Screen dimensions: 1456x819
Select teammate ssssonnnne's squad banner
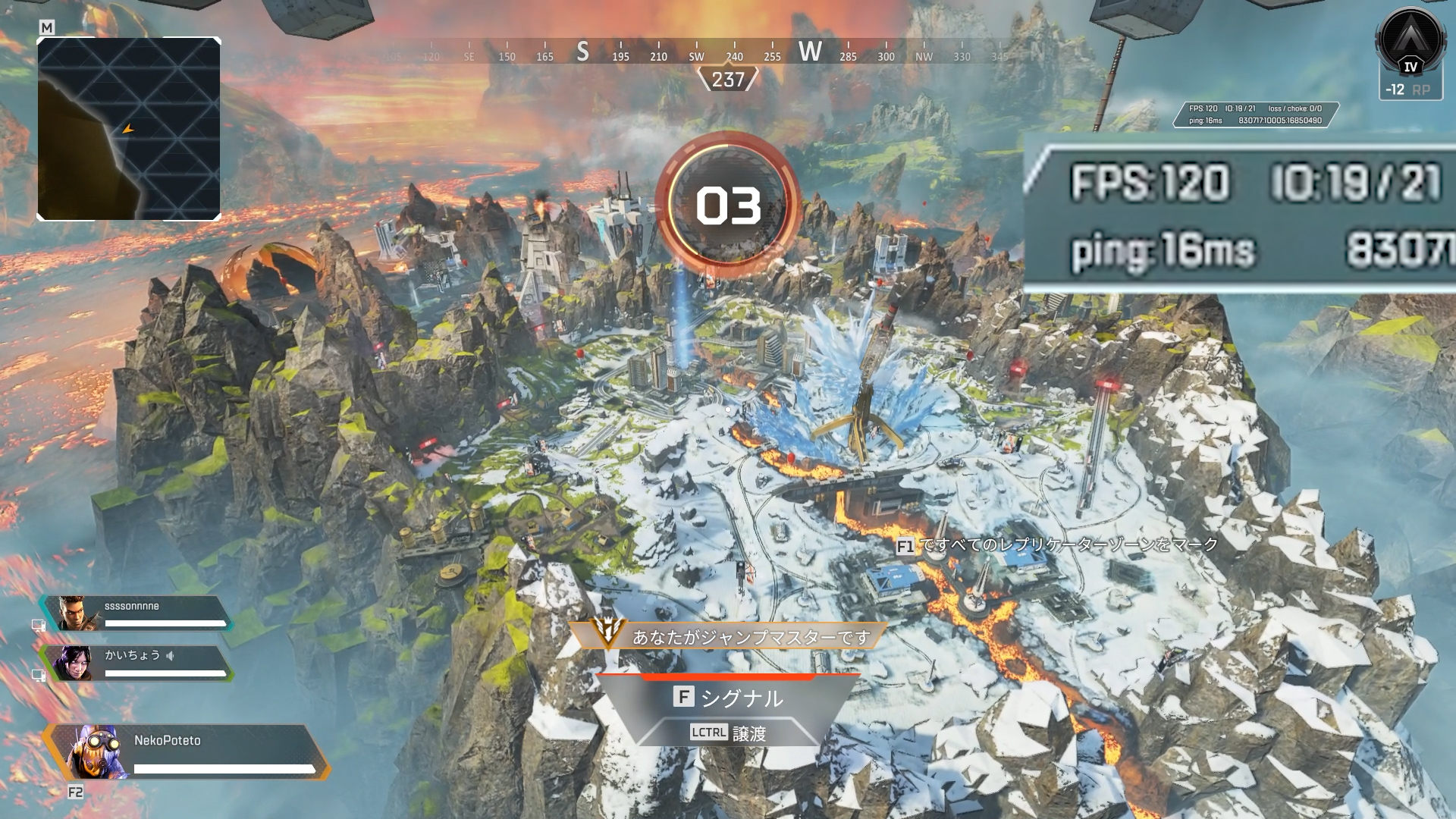pyautogui.click(x=136, y=613)
